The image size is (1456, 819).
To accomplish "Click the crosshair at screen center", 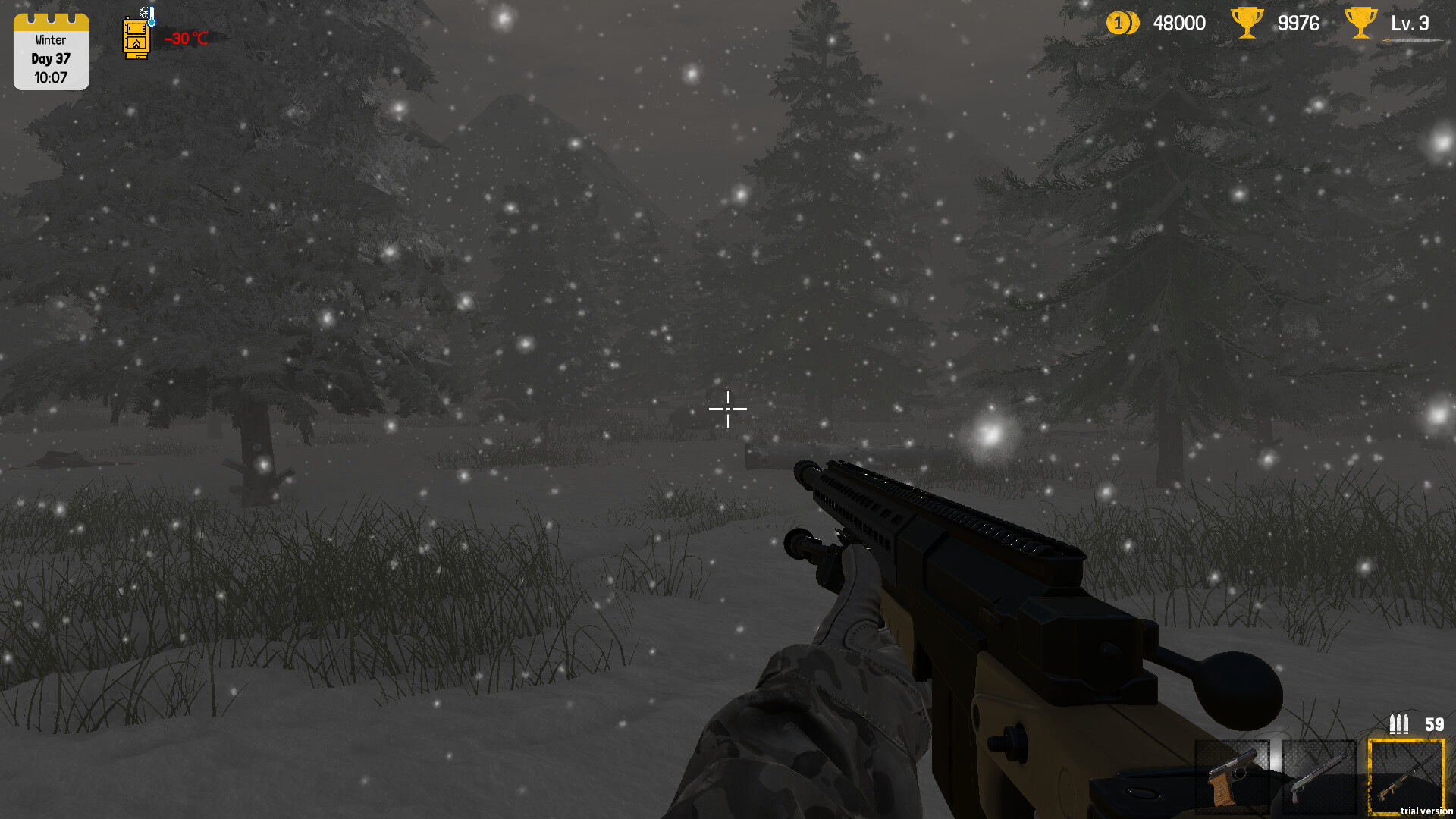I will 728,409.
